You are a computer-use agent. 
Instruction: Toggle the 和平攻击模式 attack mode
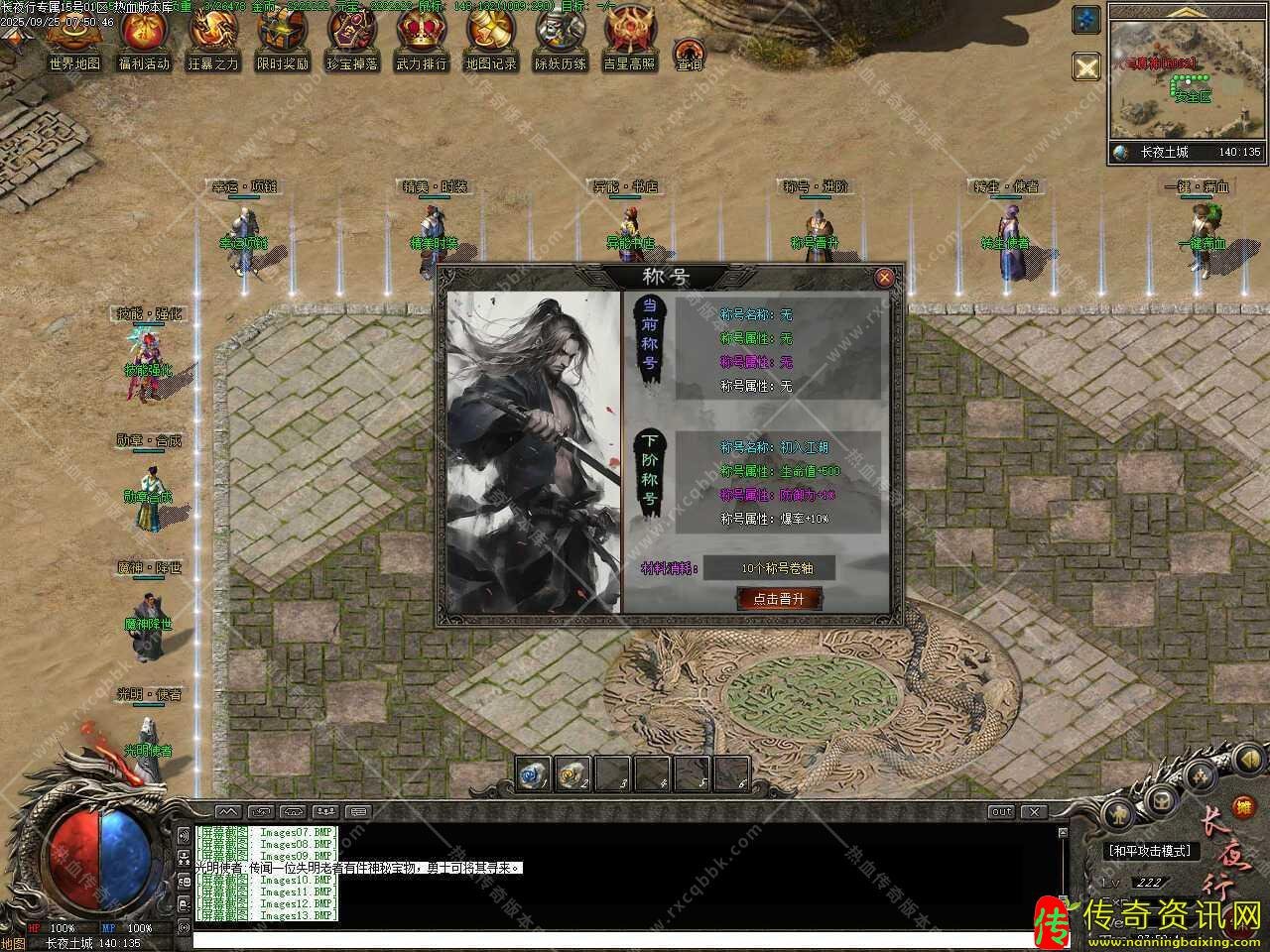[1150, 851]
